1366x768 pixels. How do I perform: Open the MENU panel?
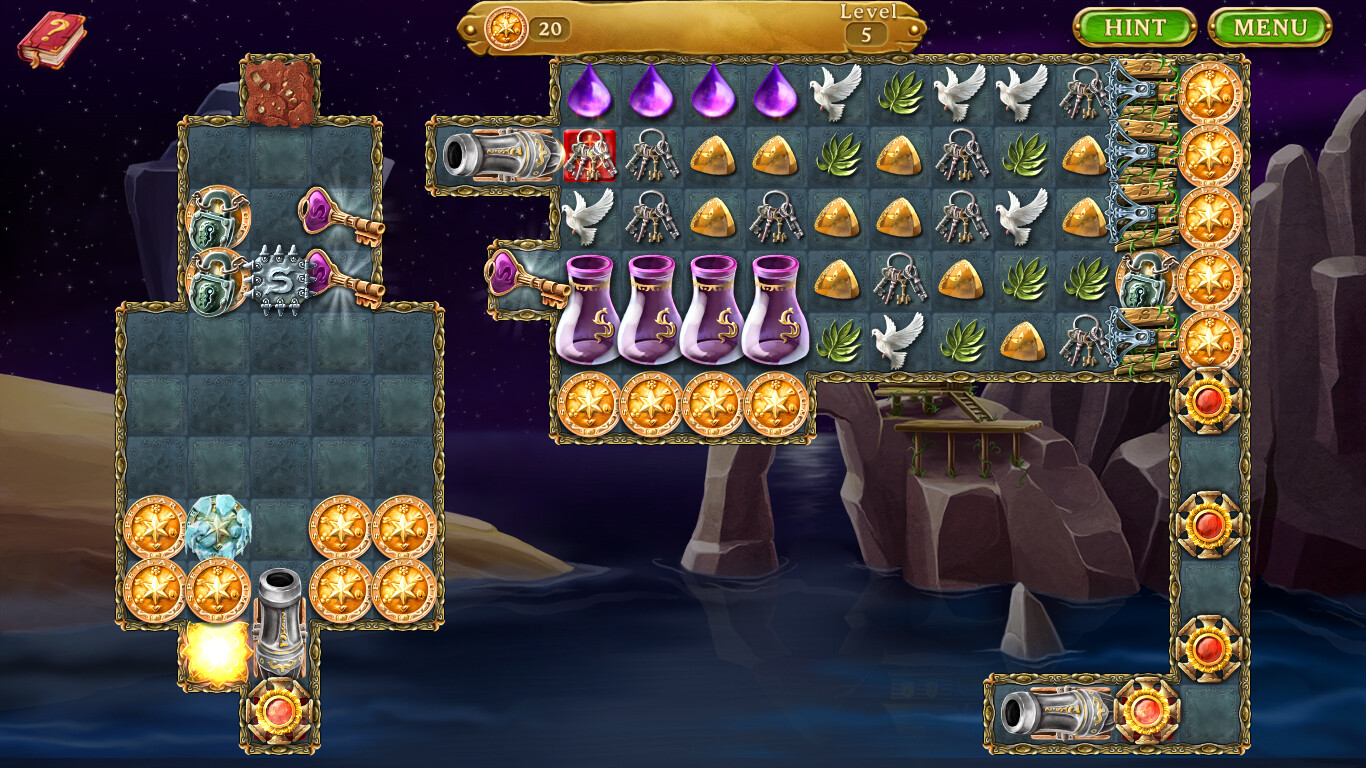tap(1272, 25)
